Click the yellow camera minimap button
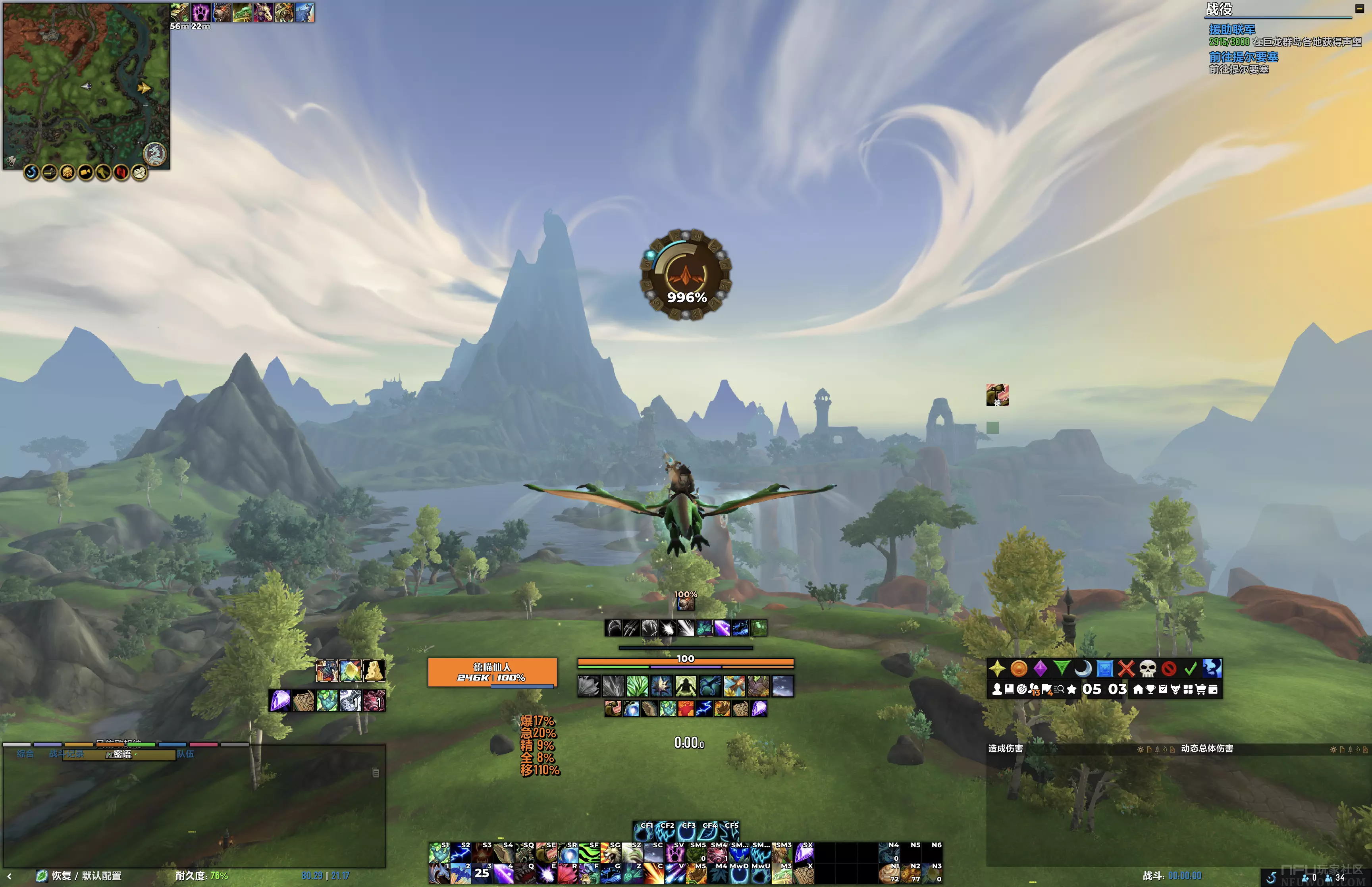The width and height of the screenshot is (1372, 887). tap(86, 172)
